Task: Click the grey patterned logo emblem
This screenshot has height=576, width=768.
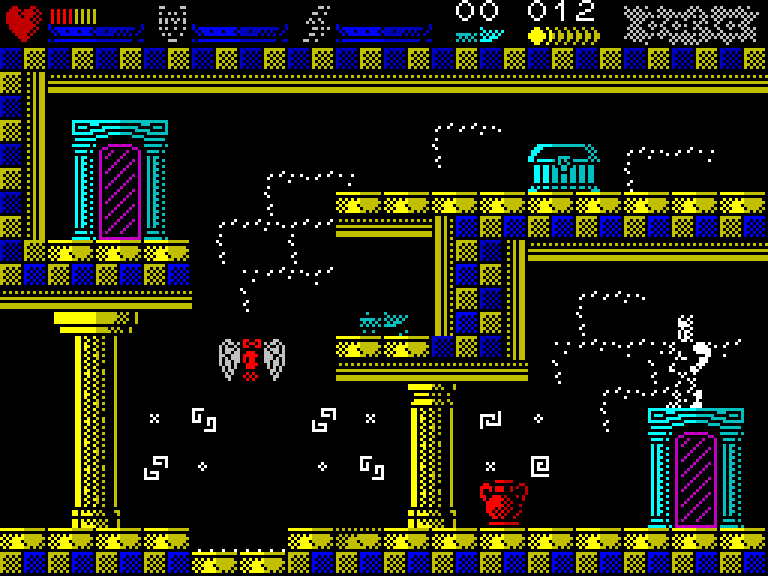Action: tap(690, 24)
